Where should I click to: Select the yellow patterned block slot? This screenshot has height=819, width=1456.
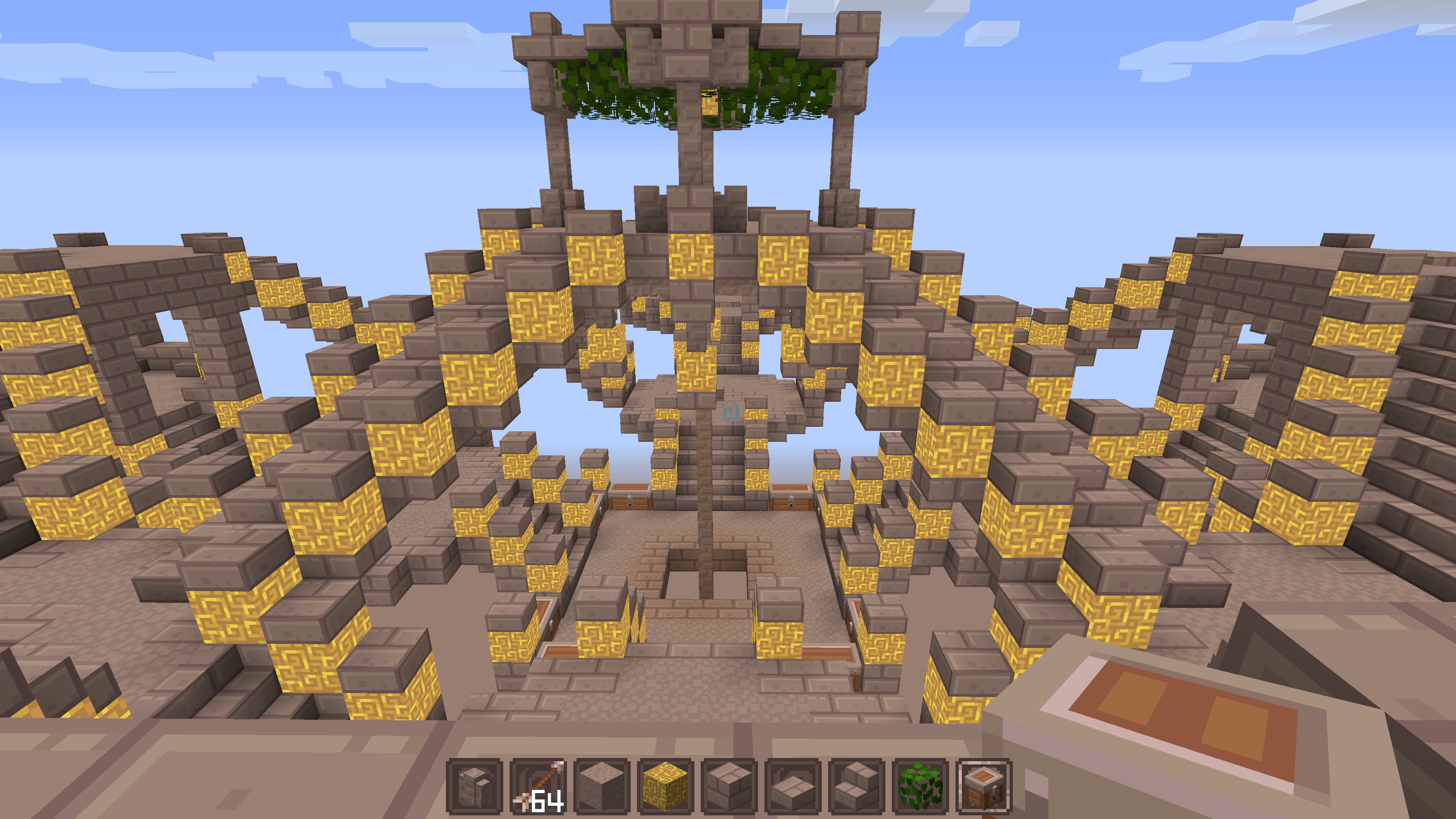pos(665,787)
